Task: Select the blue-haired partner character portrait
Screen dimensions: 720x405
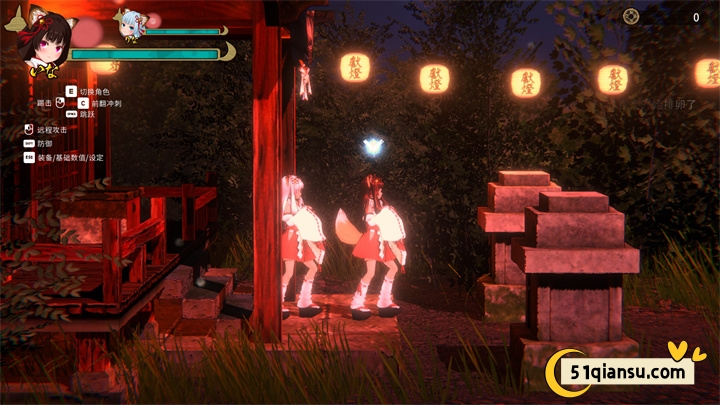Action: point(132,25)
